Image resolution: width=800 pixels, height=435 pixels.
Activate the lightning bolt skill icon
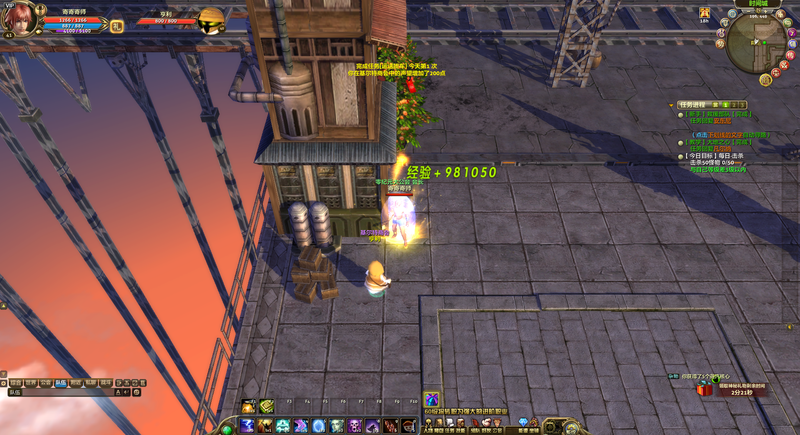tap(247, 426)
